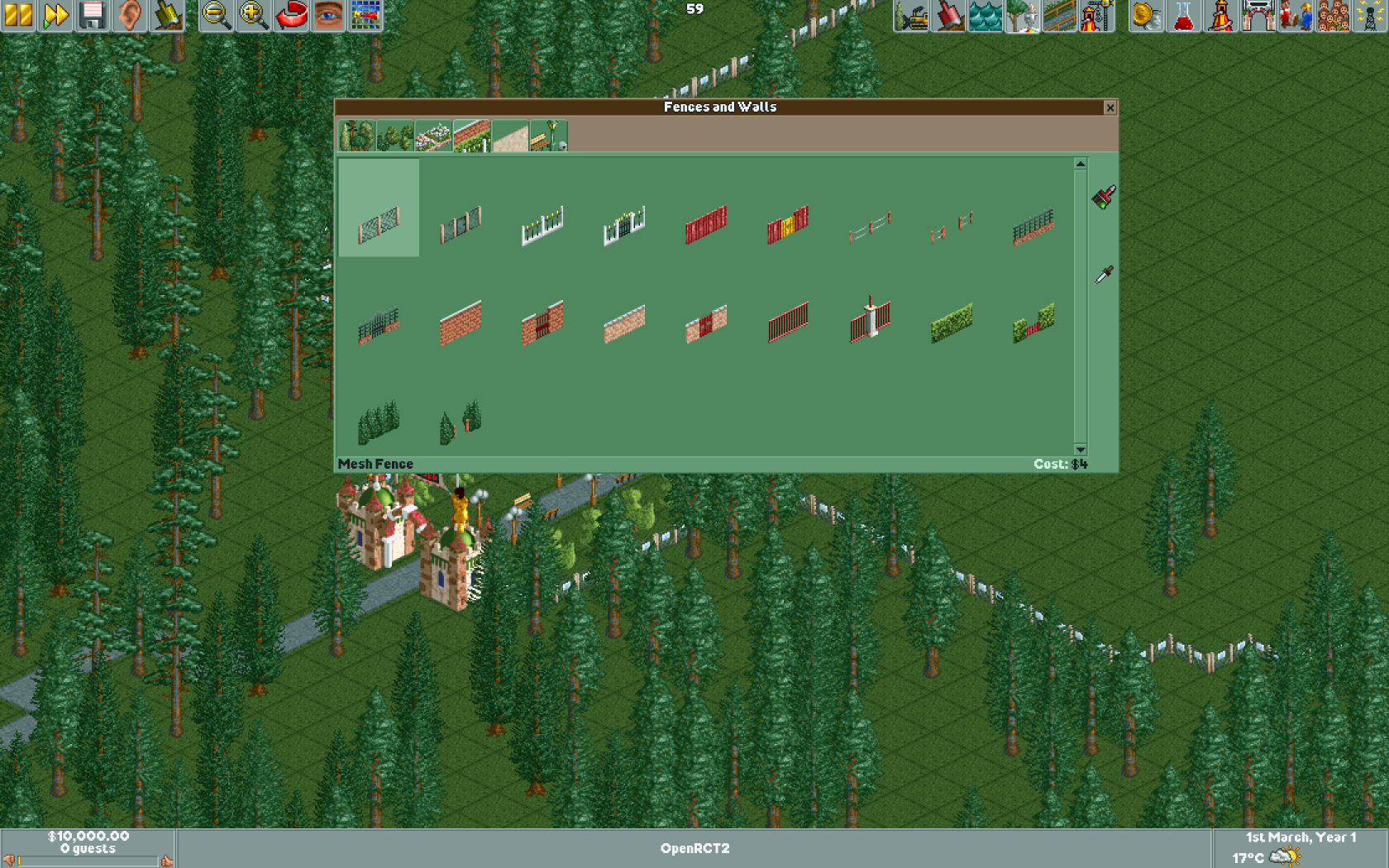Select the Adjust Water tool

pyautogui.click(x=986, y=17)
